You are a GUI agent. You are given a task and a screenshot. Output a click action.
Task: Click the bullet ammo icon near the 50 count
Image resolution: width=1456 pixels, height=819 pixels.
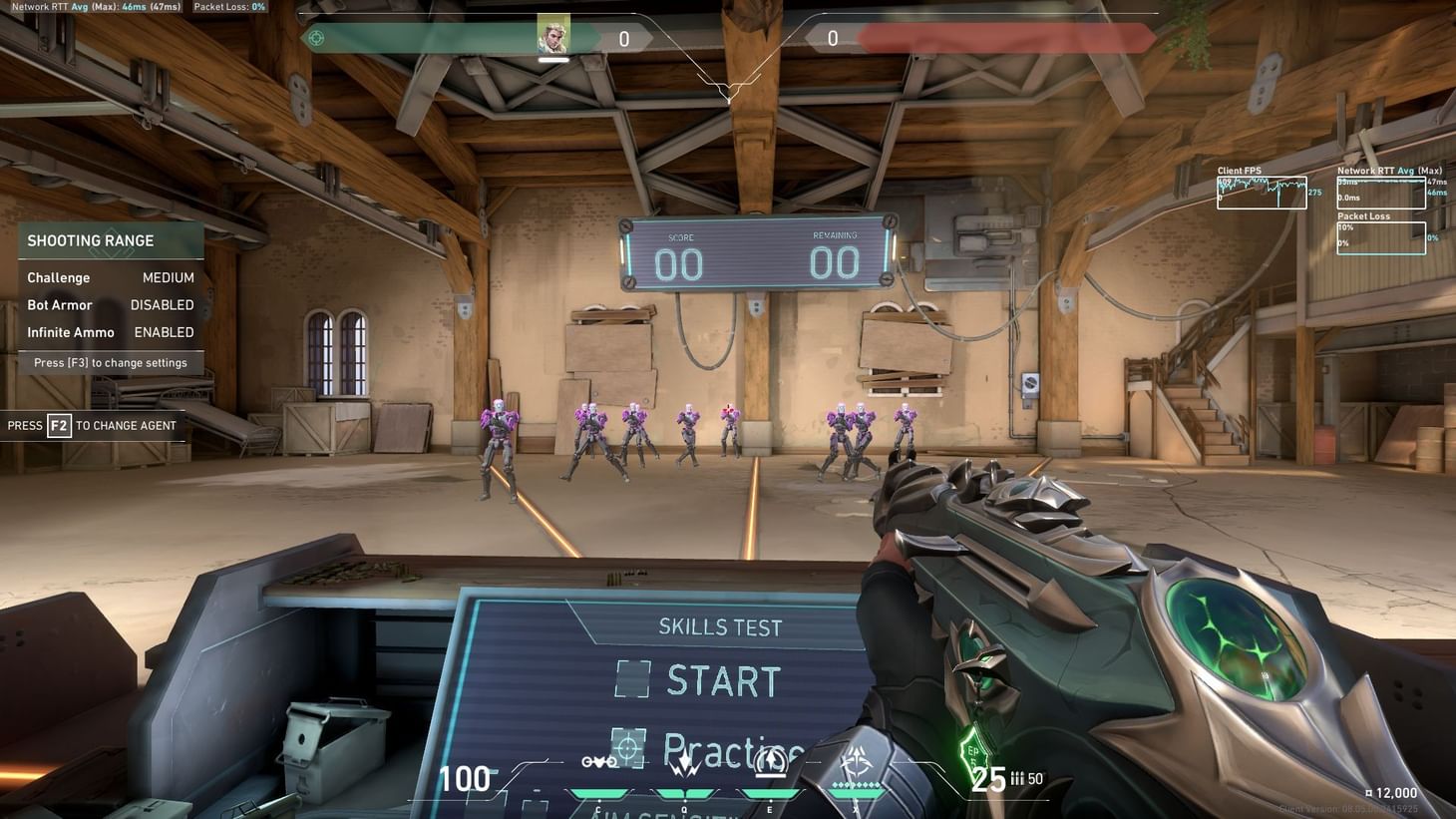click(1017, 778)
